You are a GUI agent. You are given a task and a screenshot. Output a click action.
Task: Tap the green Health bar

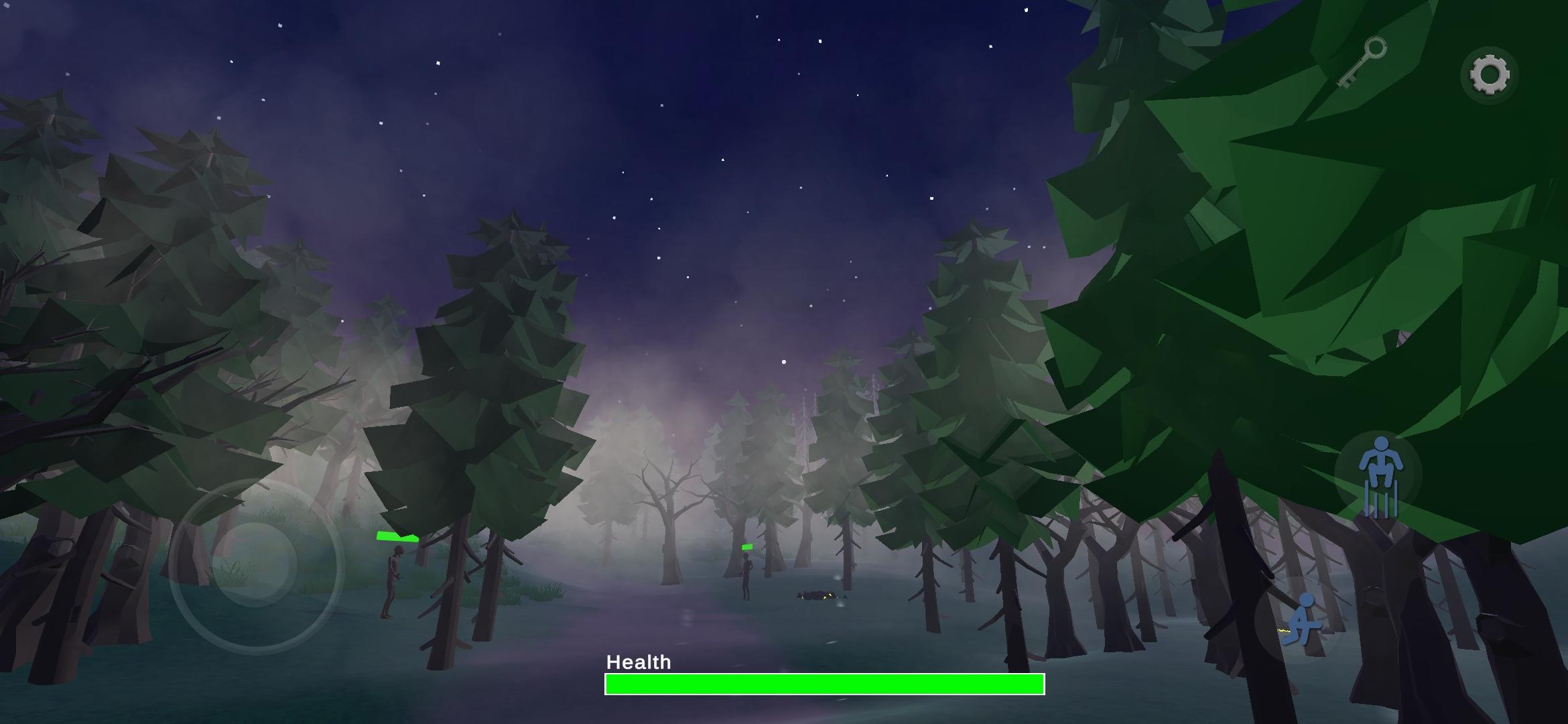(824, 684)
